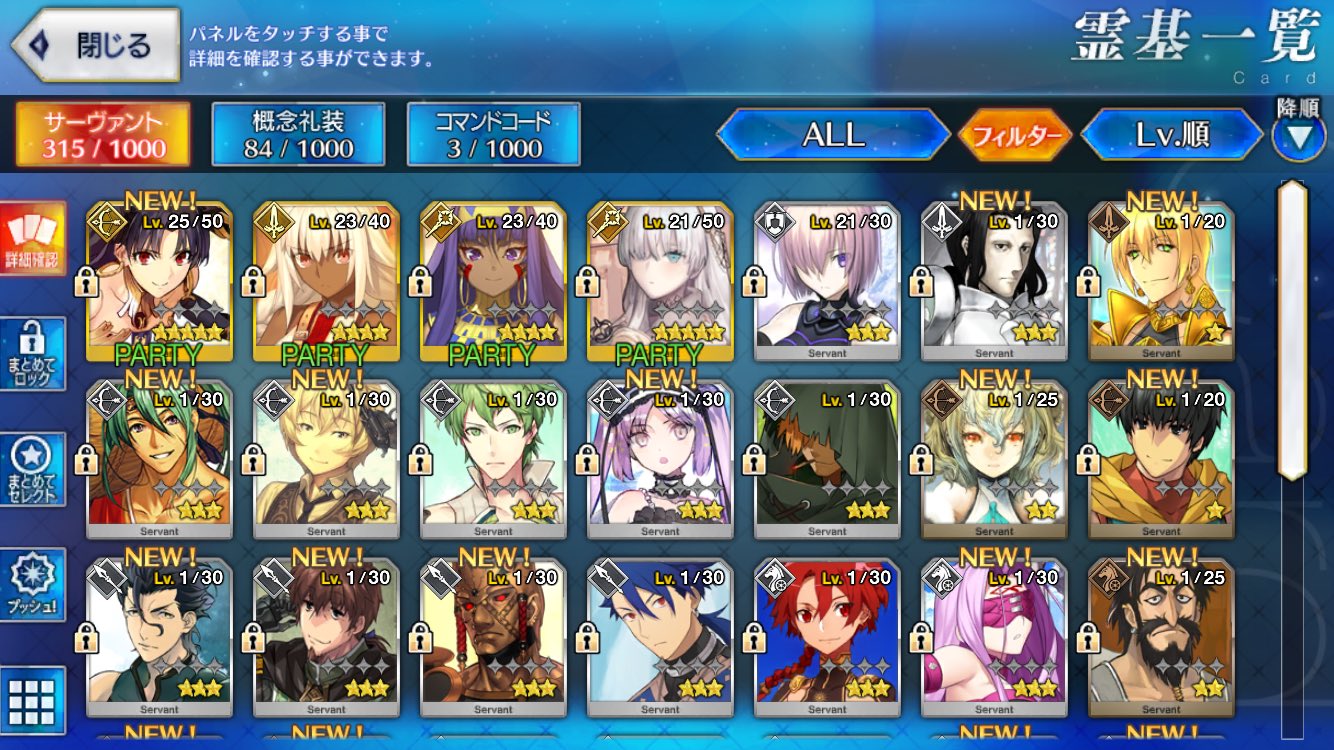The height and width of the screenshot is (750, 1334).
Task: Change the Lv.順 sort order
Action: pyautogui.click(x=1171, y=135)
